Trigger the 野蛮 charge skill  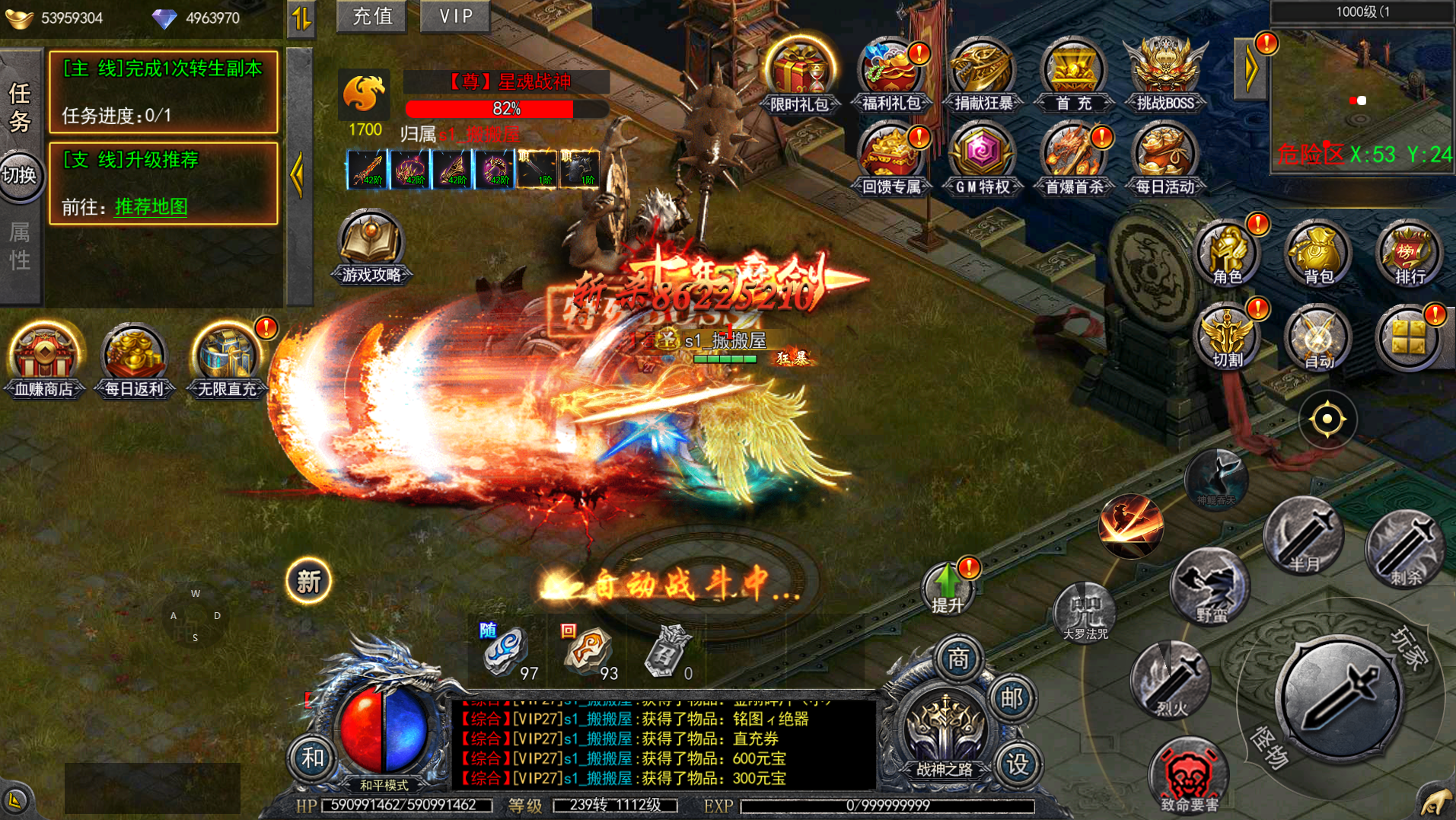coord(1210,586)
